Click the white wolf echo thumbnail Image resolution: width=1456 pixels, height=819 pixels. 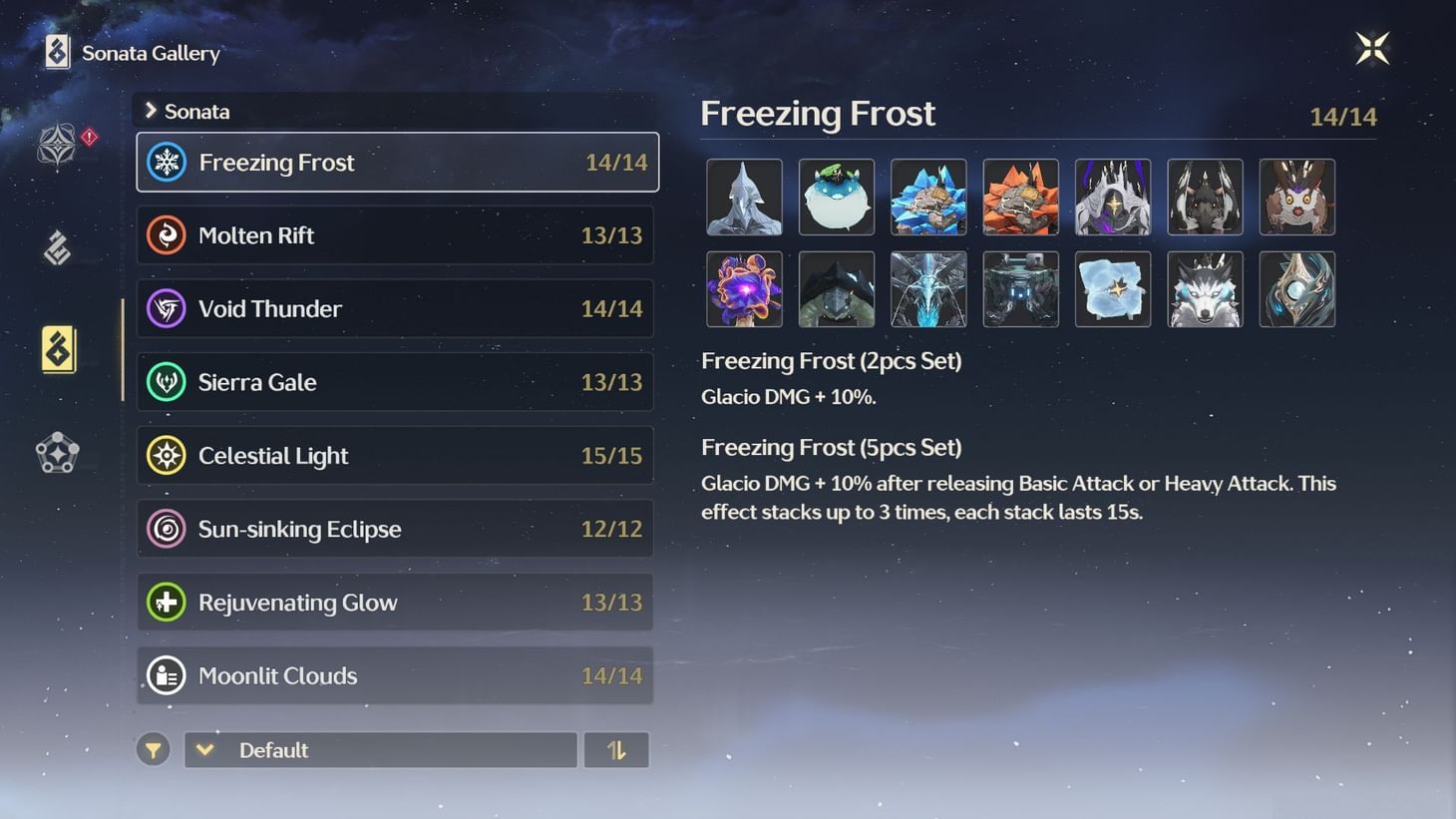1205,289
